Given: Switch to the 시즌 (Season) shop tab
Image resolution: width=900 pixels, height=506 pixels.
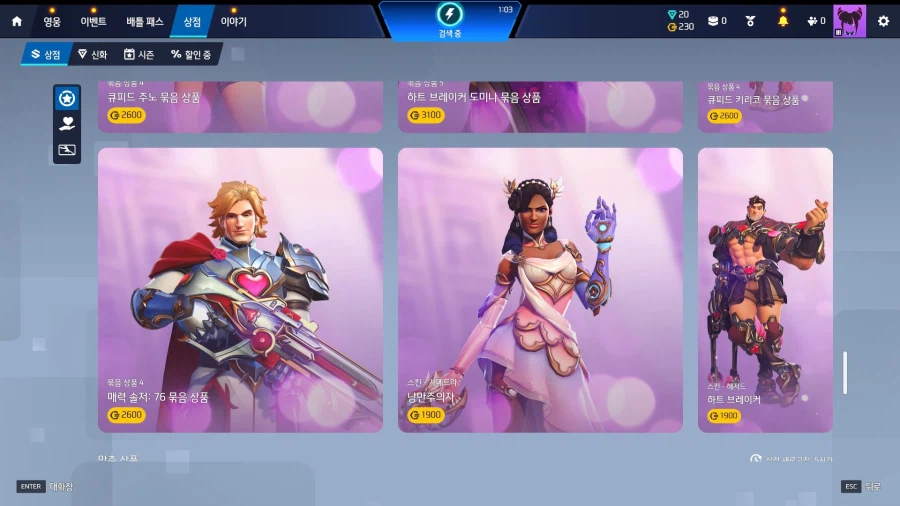Looking at the screenshot, I should [x=142, y=55].
